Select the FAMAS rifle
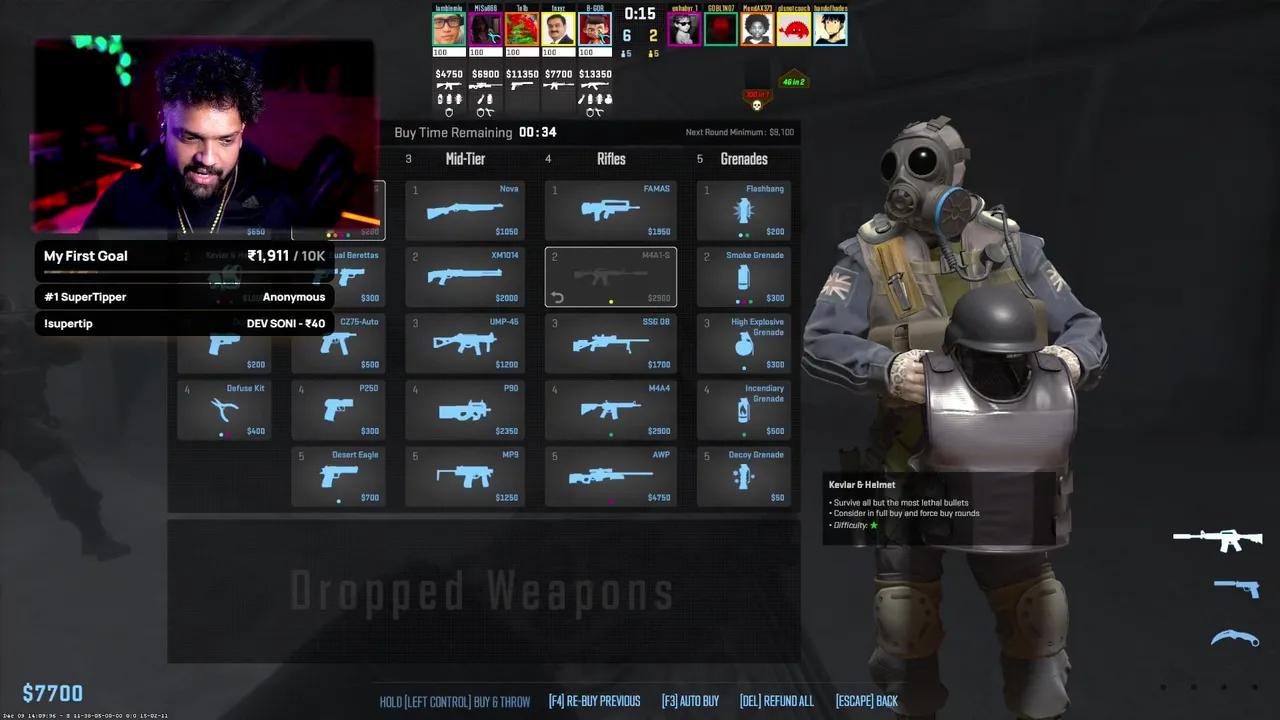The width and height of the screenshot is (1280, 720). [x=611, y=210]
